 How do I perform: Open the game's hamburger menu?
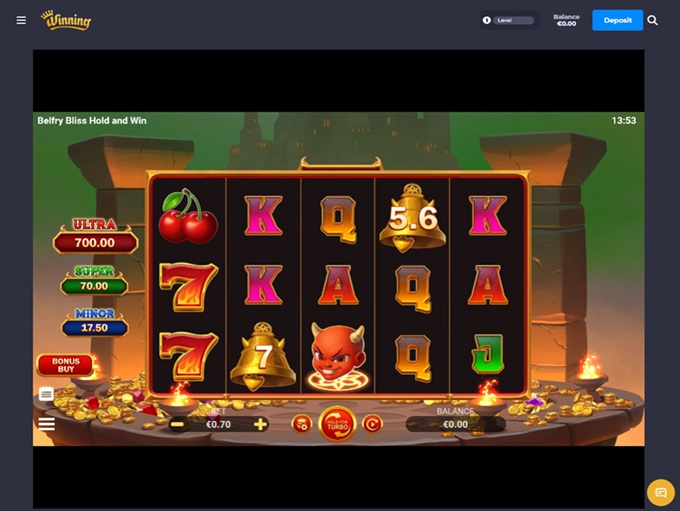tap(46, 424)
